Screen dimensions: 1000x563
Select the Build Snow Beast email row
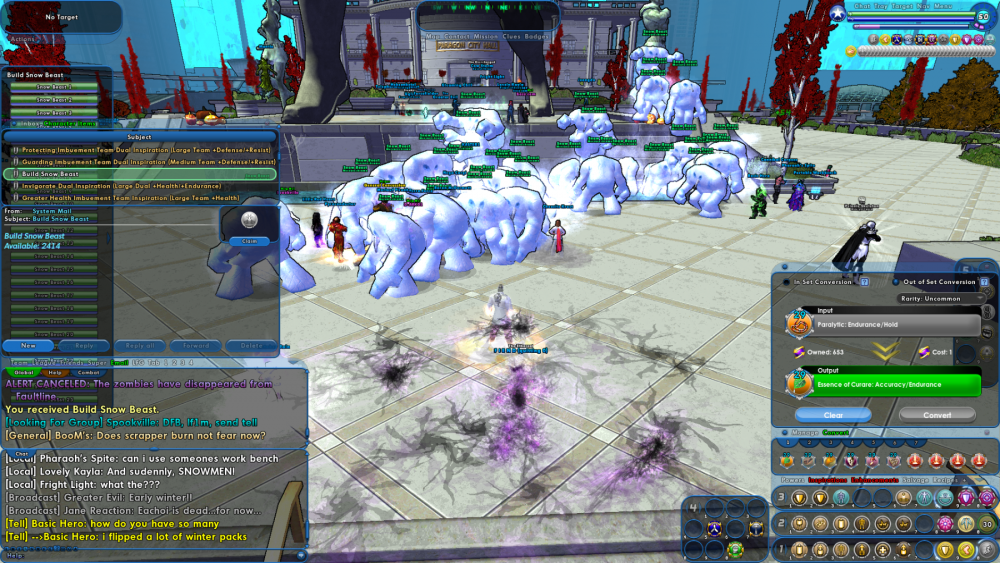pos(140,174)
